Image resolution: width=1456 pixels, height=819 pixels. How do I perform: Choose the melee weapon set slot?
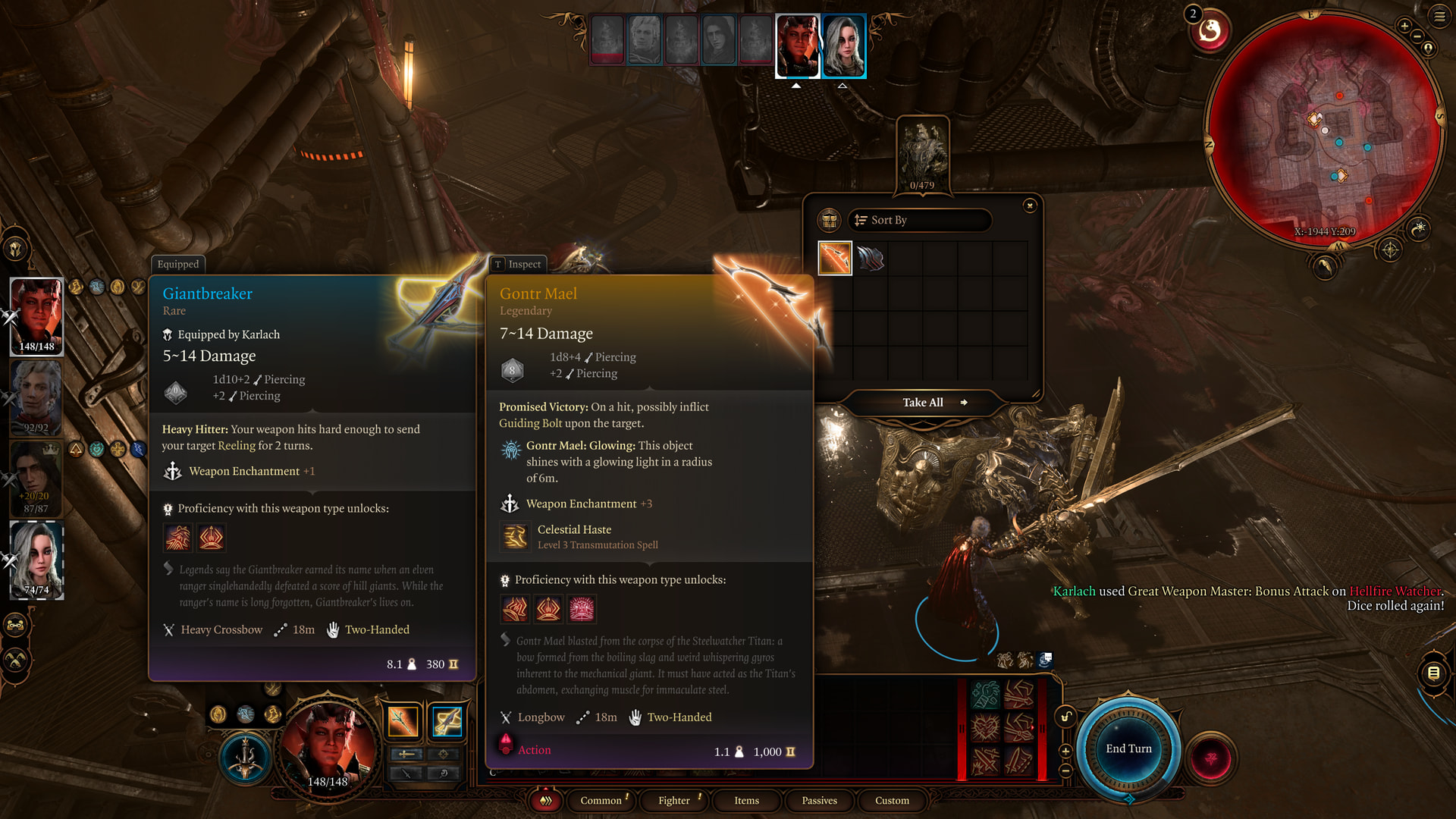coord(403,722)
